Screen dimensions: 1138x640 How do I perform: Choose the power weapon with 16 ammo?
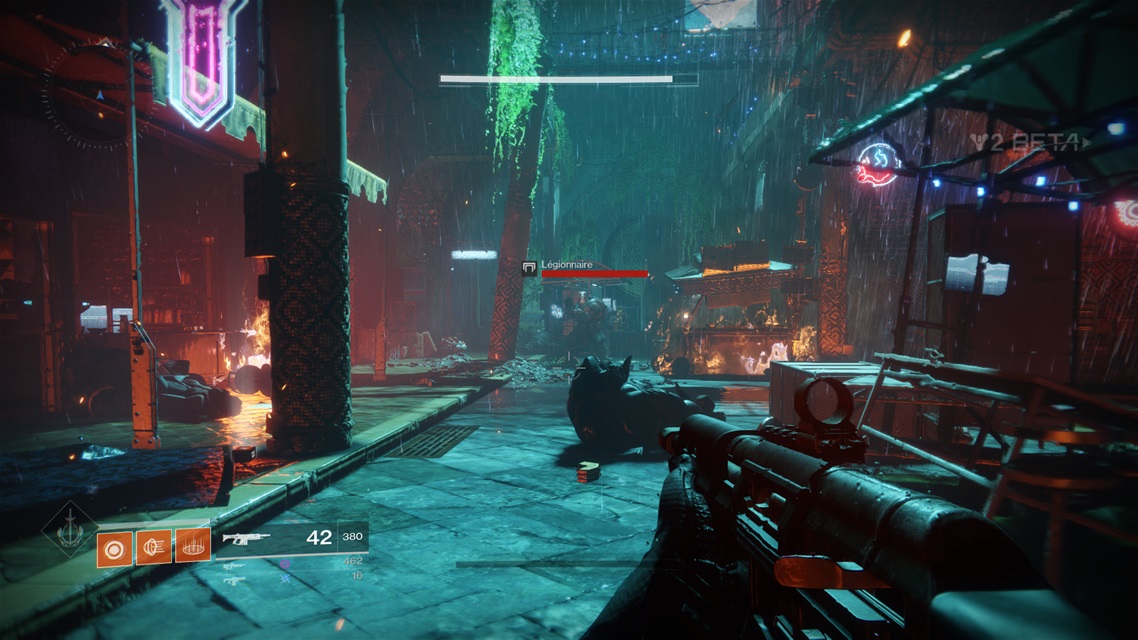click(x=233, y=580)
